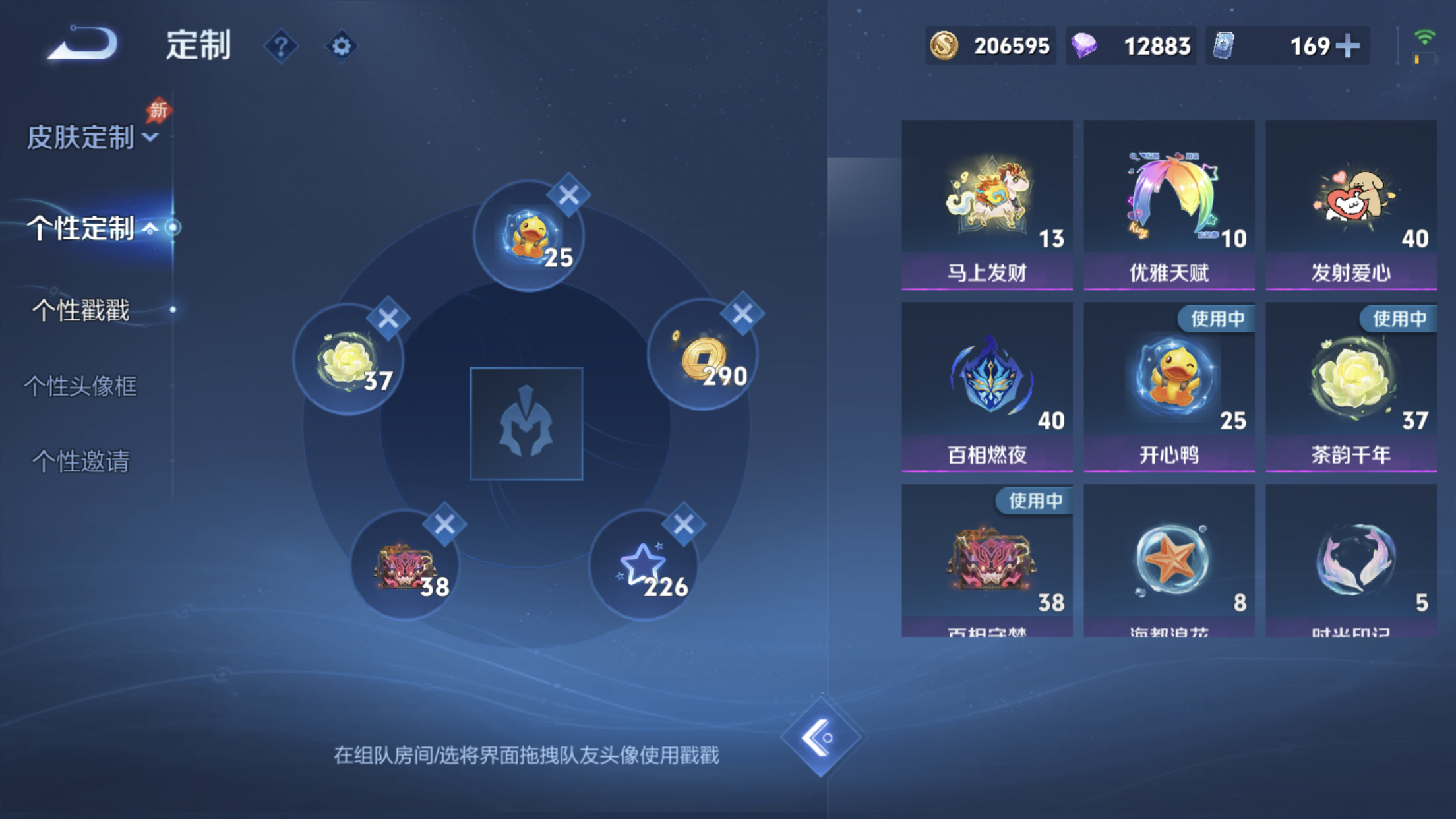Toggle the 使用中 badge on 百相宝梦
Viewport: 1456px width, 819px height.
click(1035, 501)
